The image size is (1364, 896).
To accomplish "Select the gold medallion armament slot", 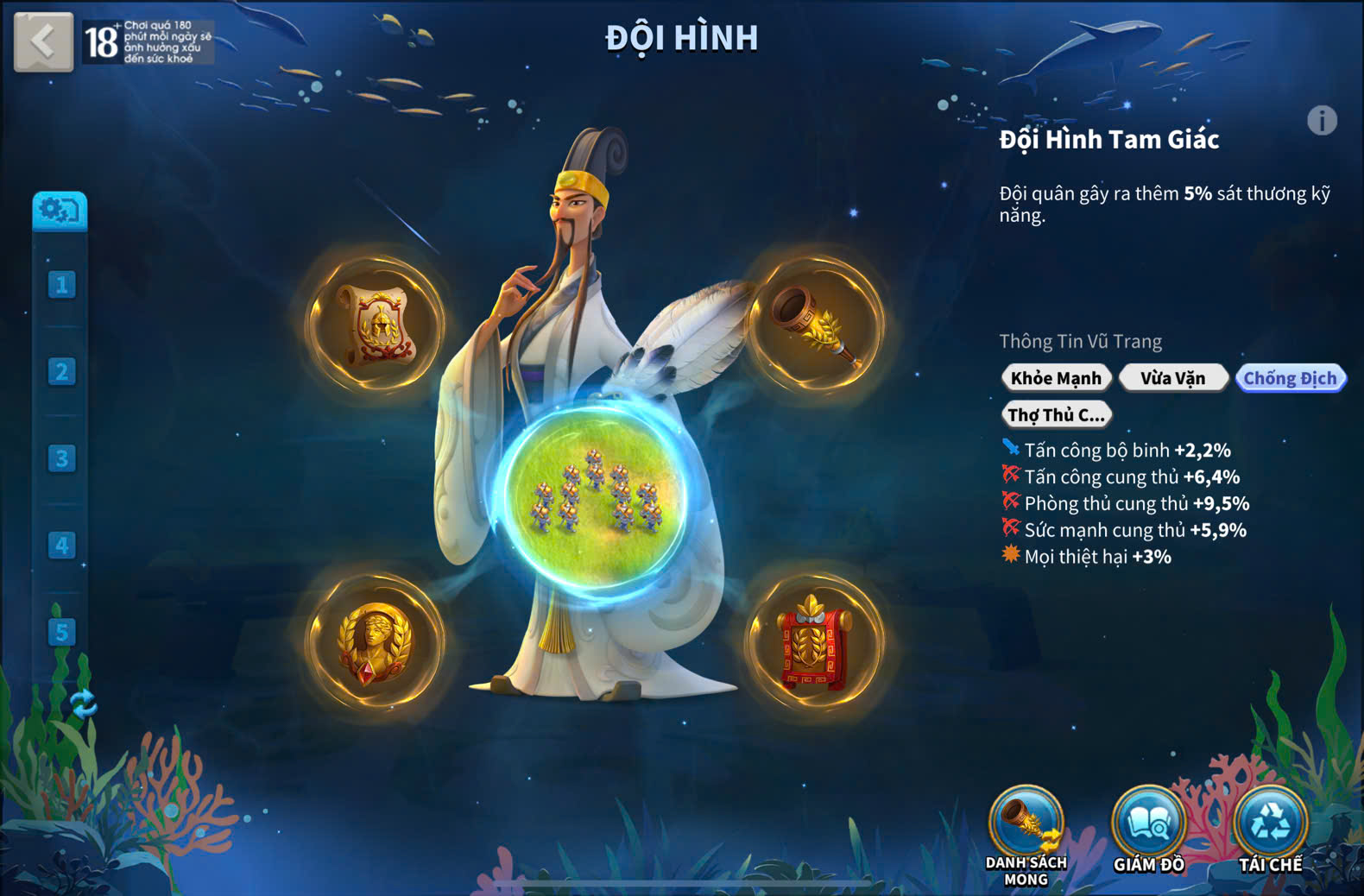I will click(376, 641).
